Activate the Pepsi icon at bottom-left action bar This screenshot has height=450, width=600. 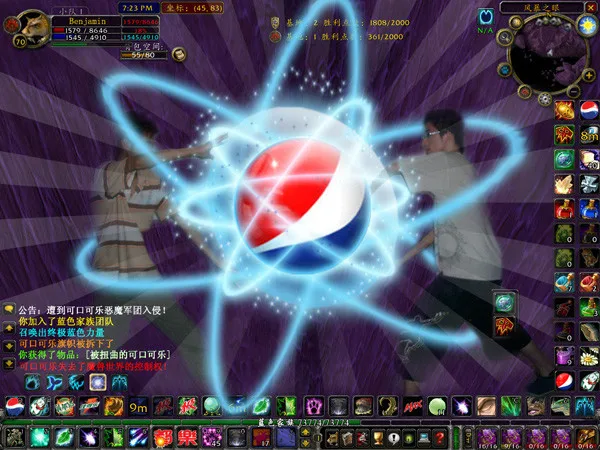(x=14, y=406)
